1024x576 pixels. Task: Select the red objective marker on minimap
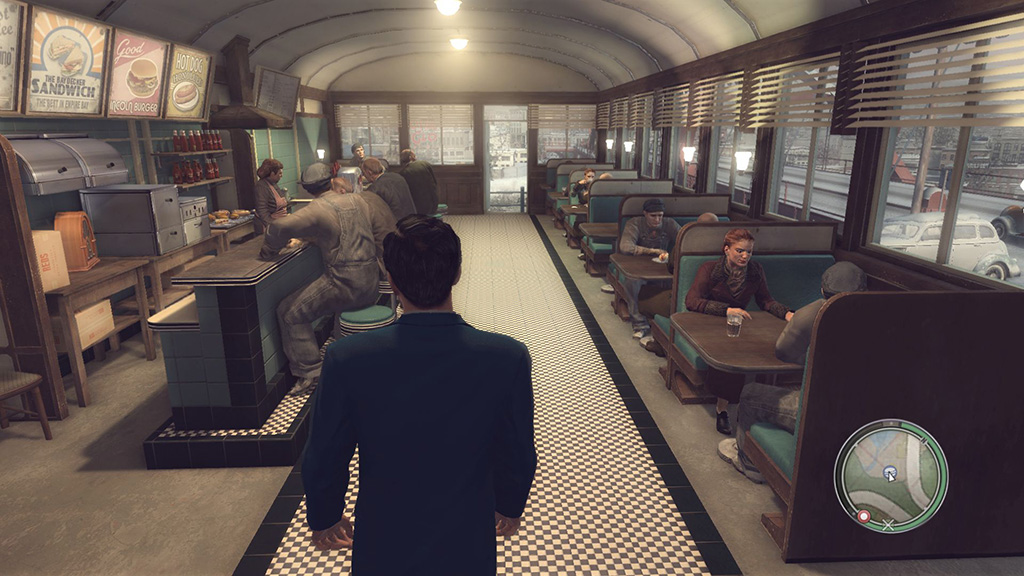[863, 516]
